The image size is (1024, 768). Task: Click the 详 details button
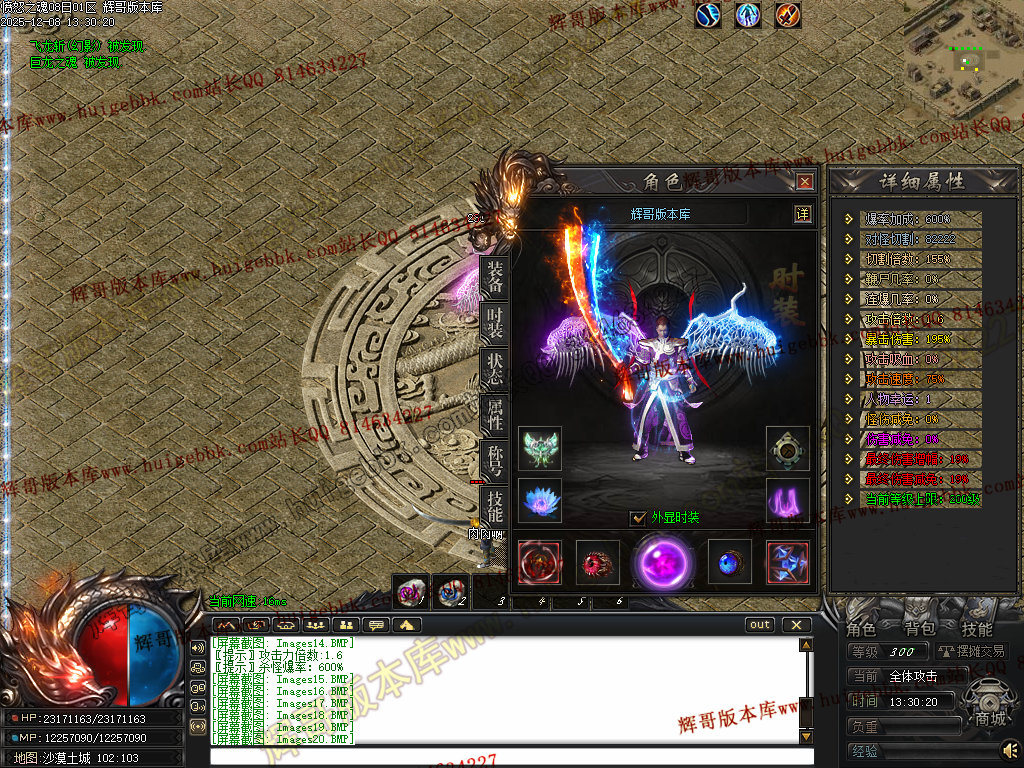[802, 214]
